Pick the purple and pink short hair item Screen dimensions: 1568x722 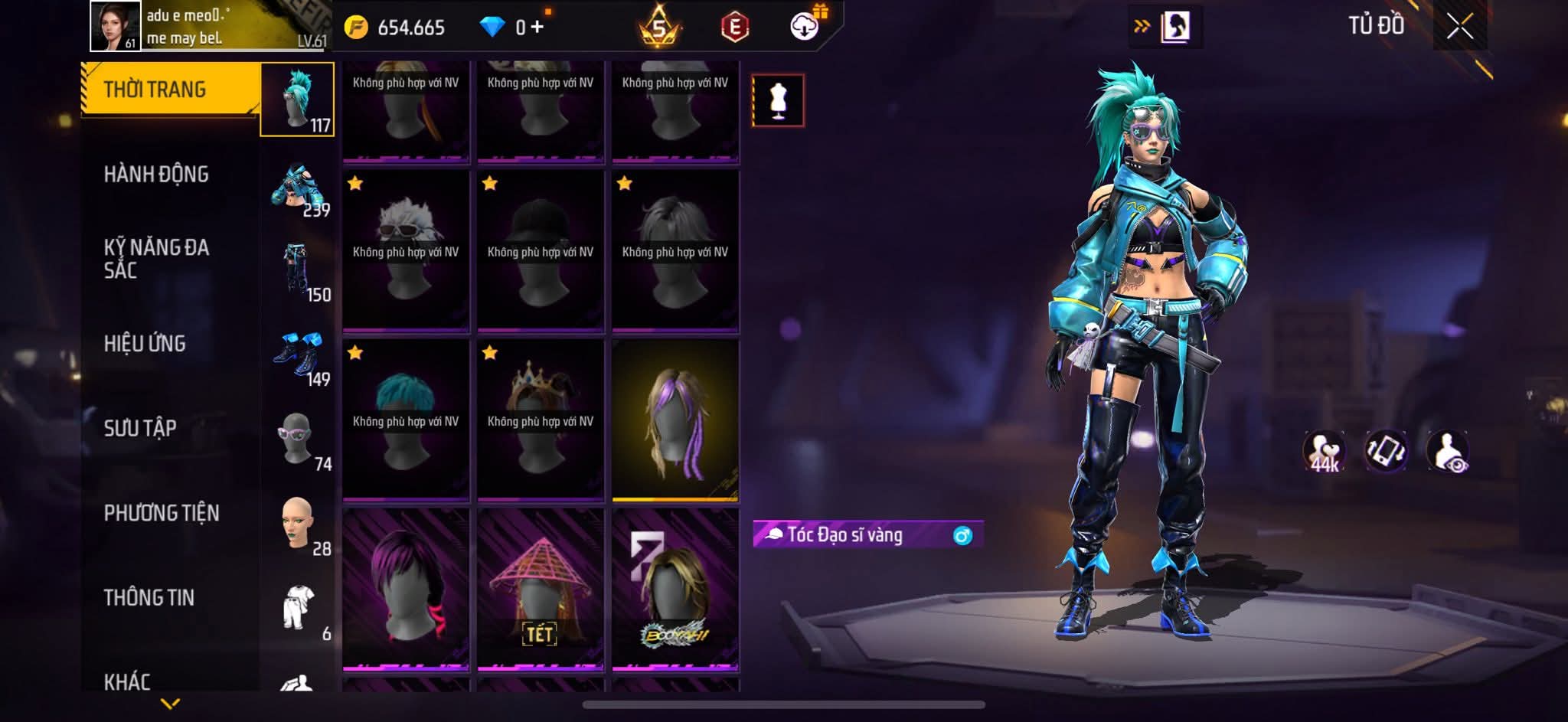click(406, 590)
